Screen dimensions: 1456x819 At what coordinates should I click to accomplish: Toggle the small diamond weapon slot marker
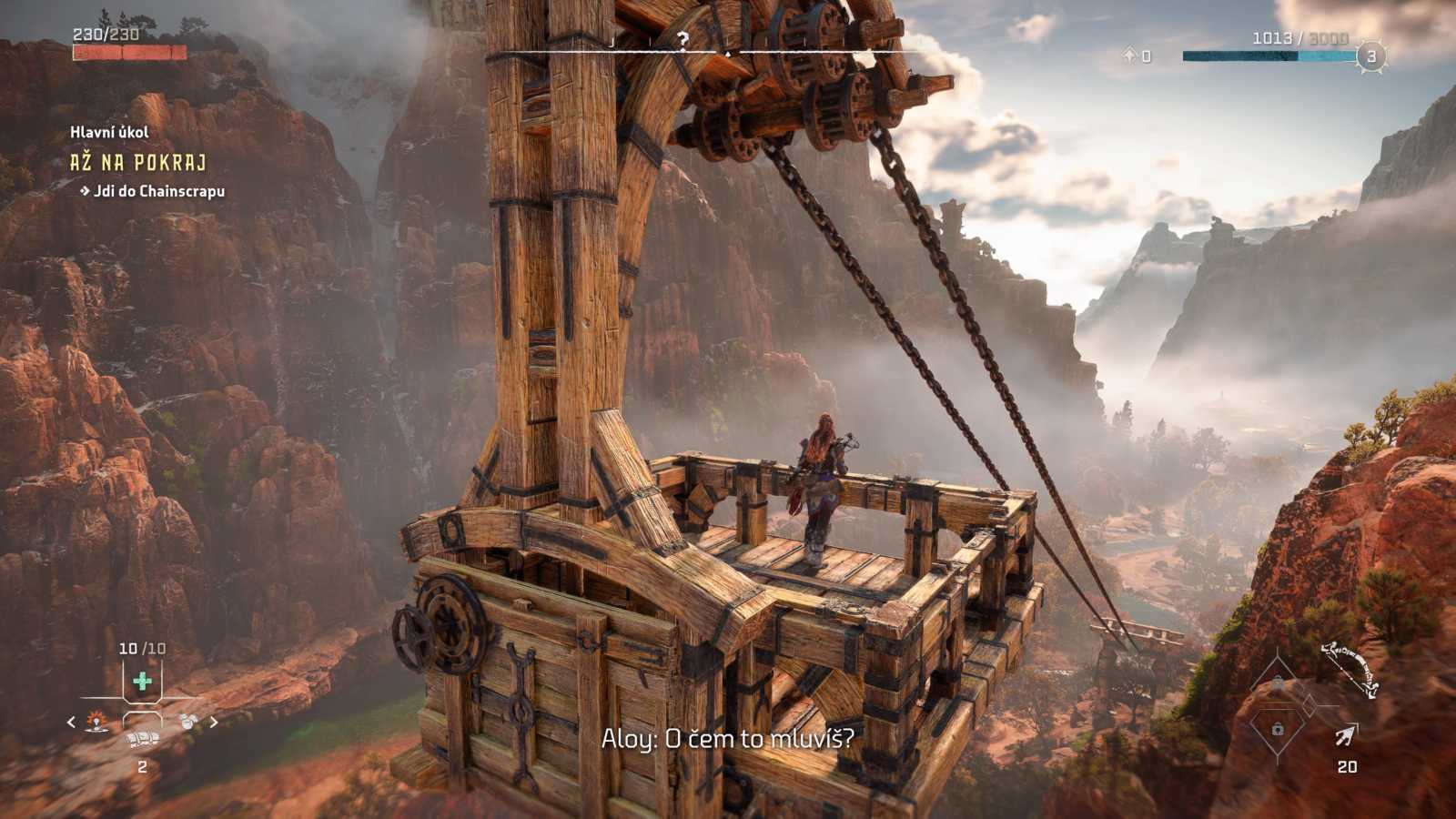click(x=1309, y=705)
